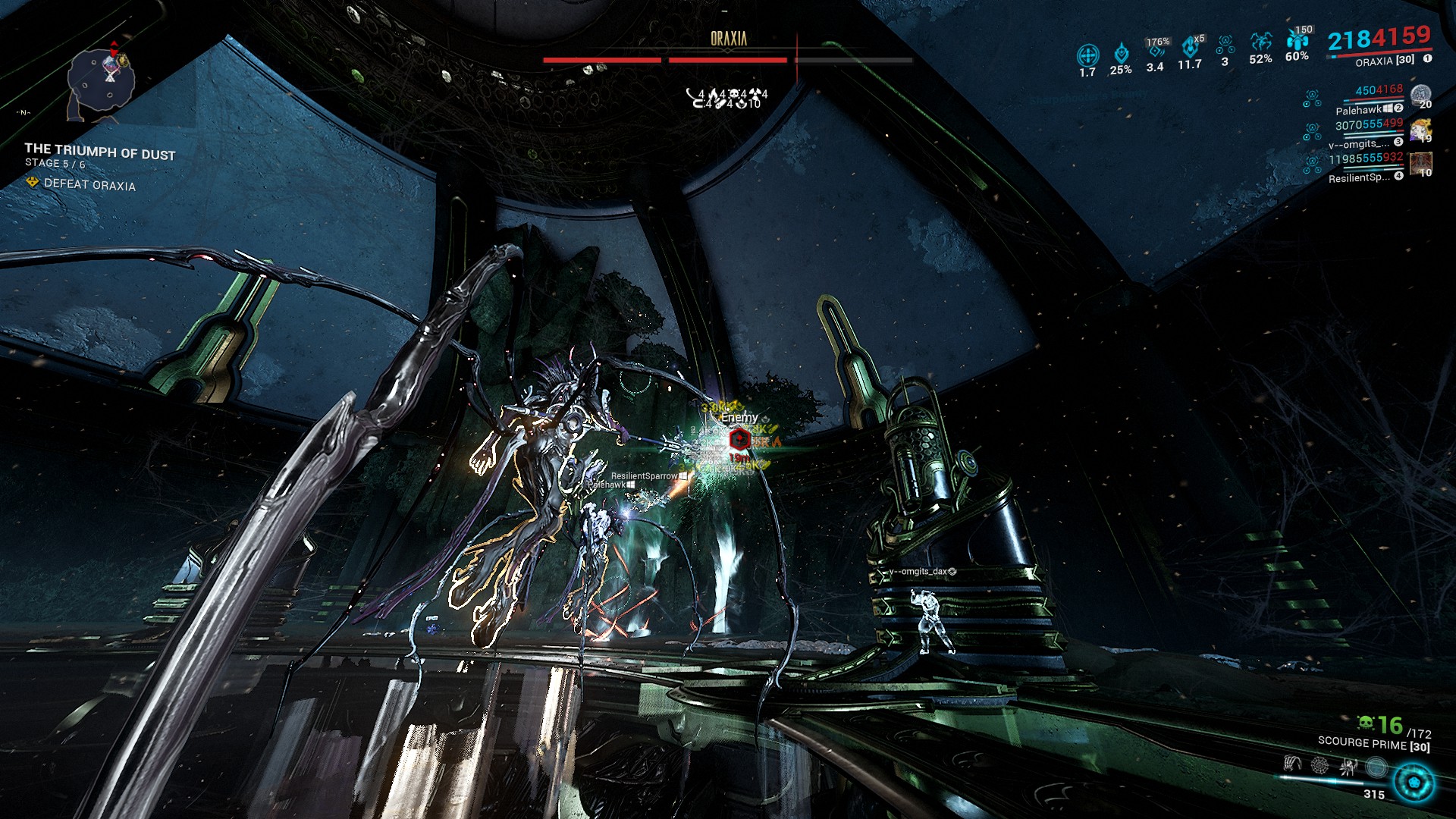
Task: Open v--omgits squad member's avatar
Action: click(1421, 130)
